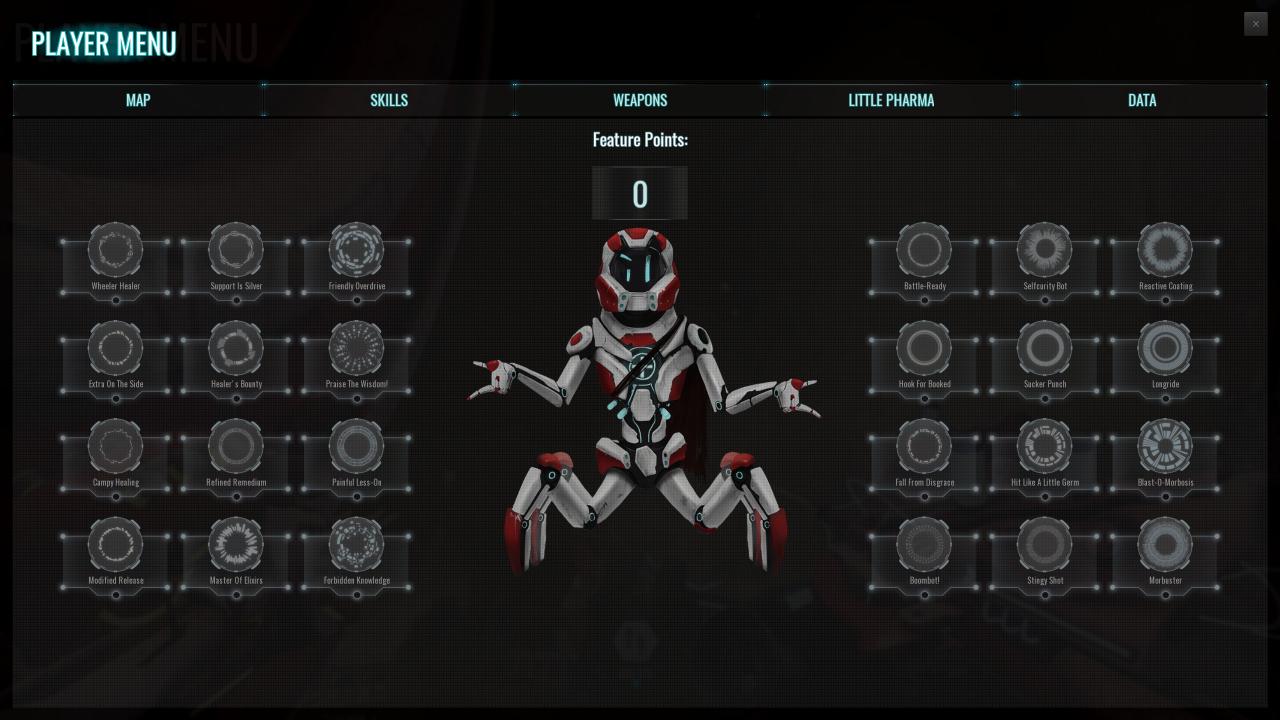Switch to the Map tab
The height and width of the screenshot is (720, 1280).
pos(138,100)
